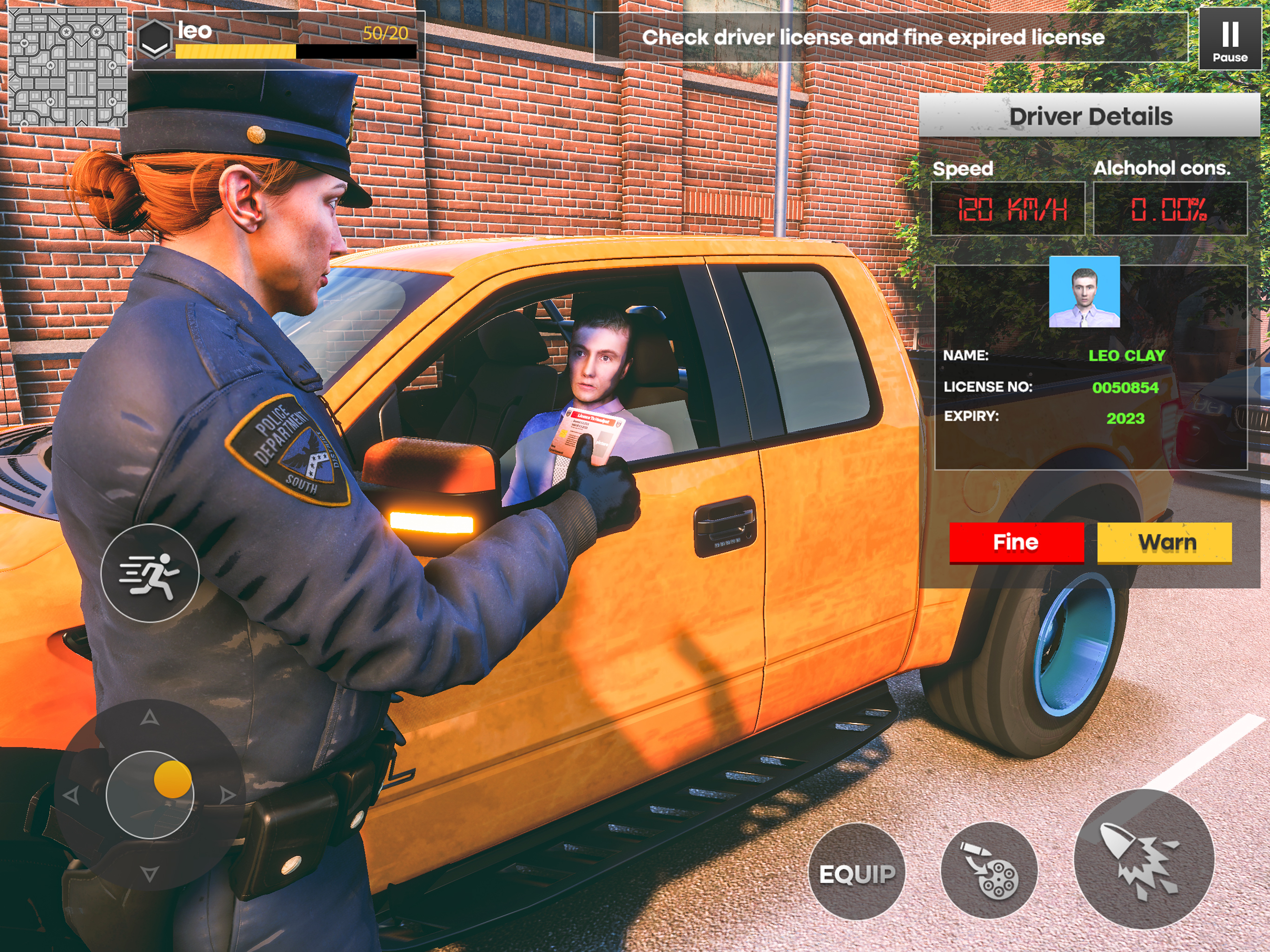Image resolution: width=1270 pixels, height=952 pixels.
Task: Click the driver's photo thumbnail
Action: click(x=1084, y=291)
